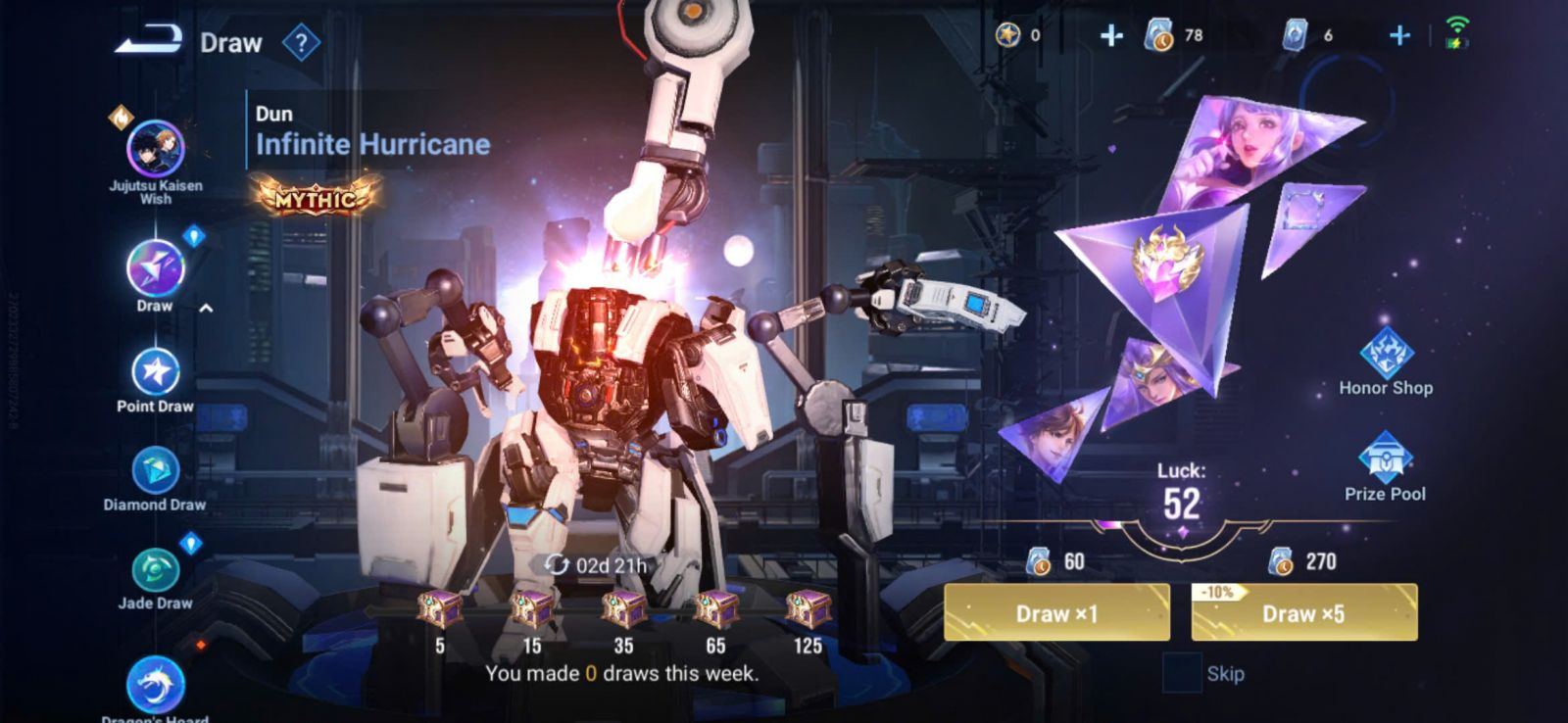Activate the Draw ×5 button
Image resolution: width=1568 pixels, height=723 pixels.
tap(1303, 613)
